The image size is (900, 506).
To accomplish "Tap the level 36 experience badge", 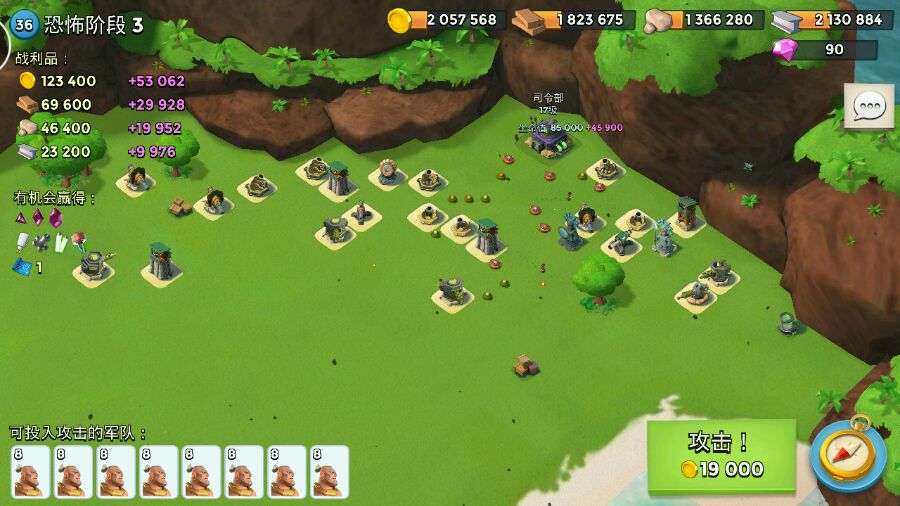I will [24, 25].
